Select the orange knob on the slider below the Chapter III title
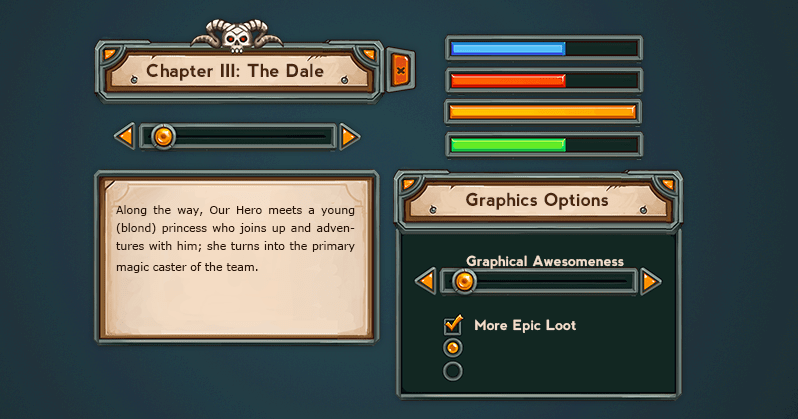This screenshot has width=798, height=419. pos(164,136)
